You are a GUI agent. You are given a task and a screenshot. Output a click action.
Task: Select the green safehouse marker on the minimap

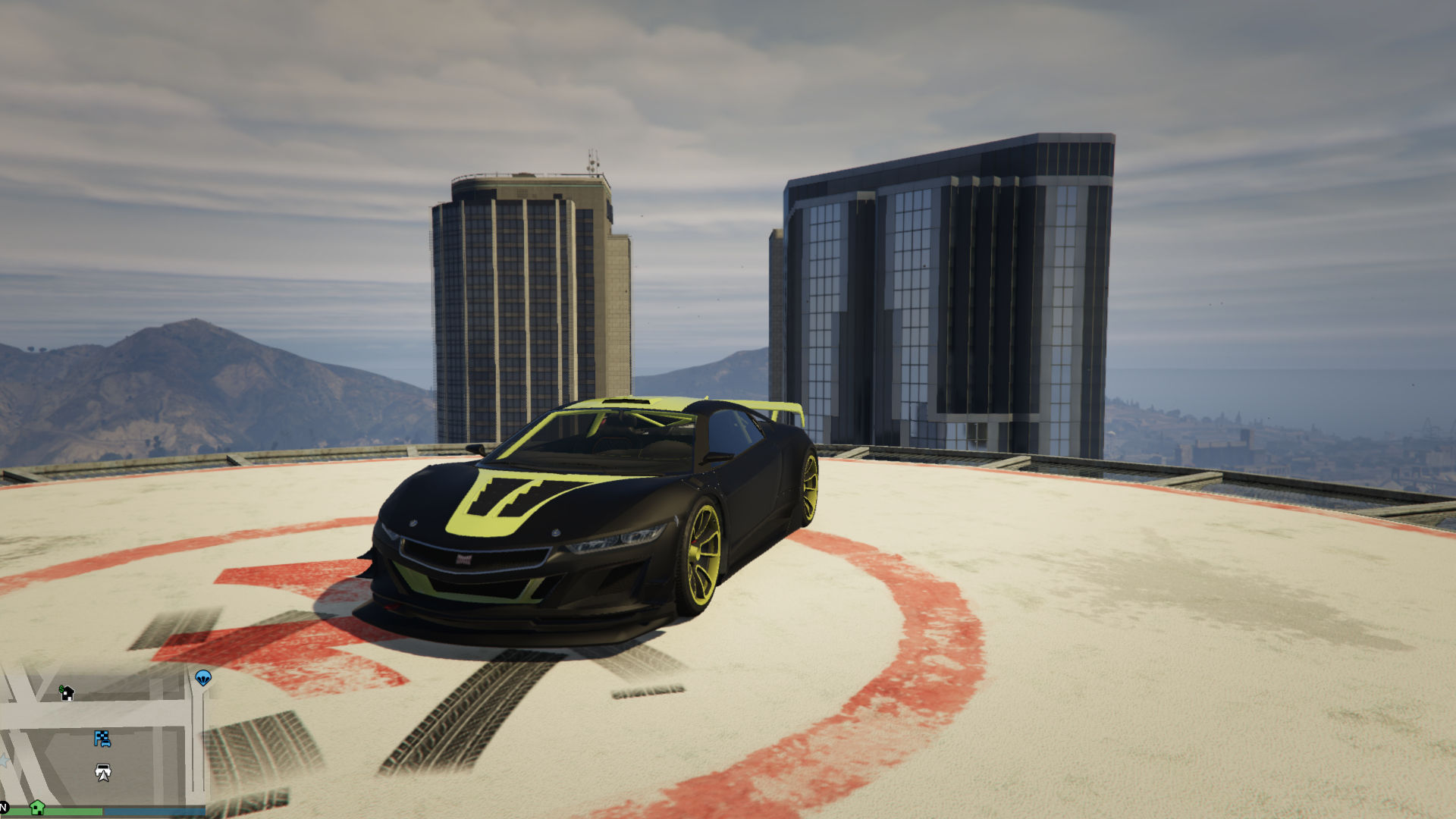[x=36, y=807]
